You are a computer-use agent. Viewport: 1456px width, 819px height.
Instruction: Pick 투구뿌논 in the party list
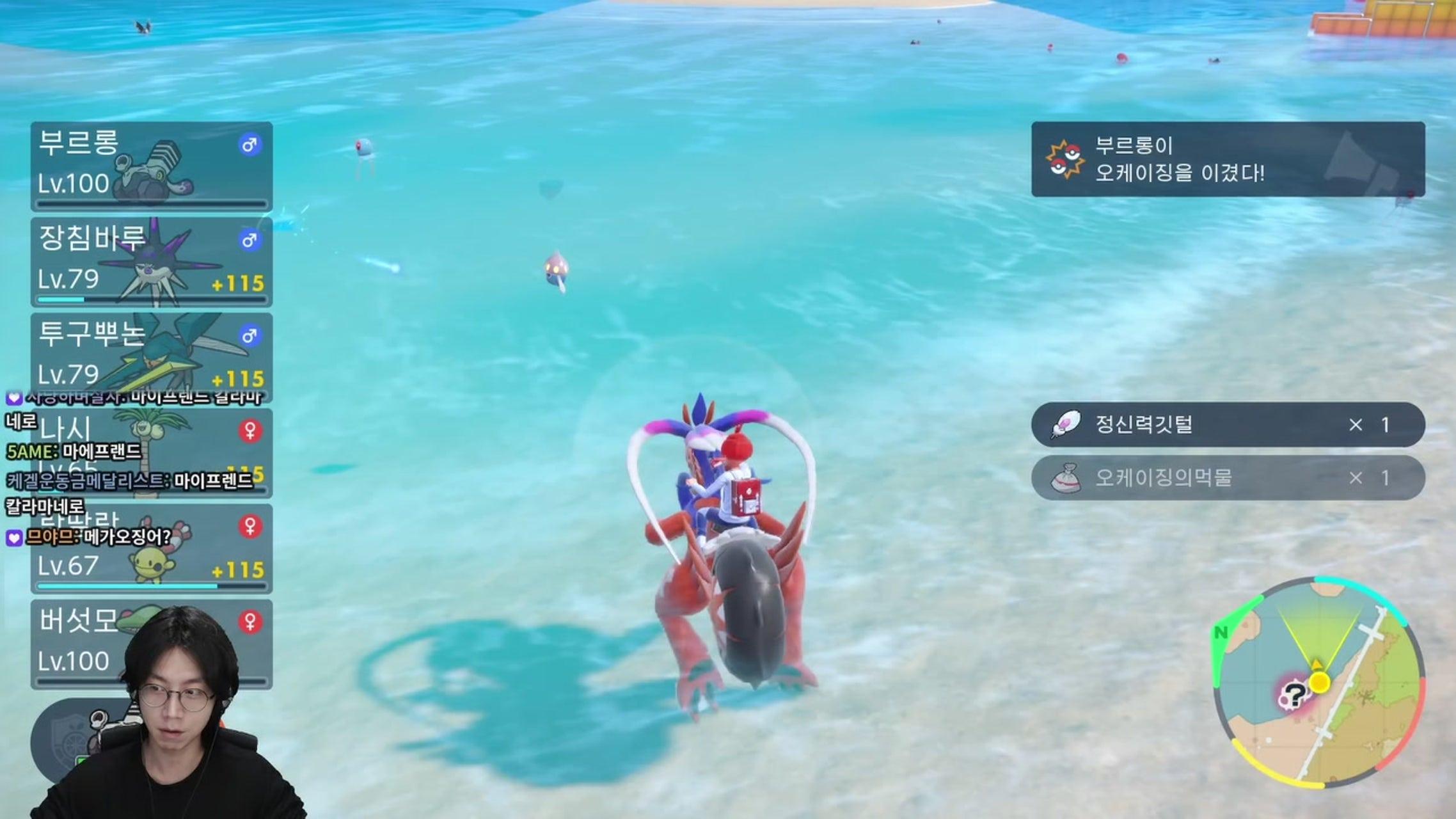click(x=152, y=356)
